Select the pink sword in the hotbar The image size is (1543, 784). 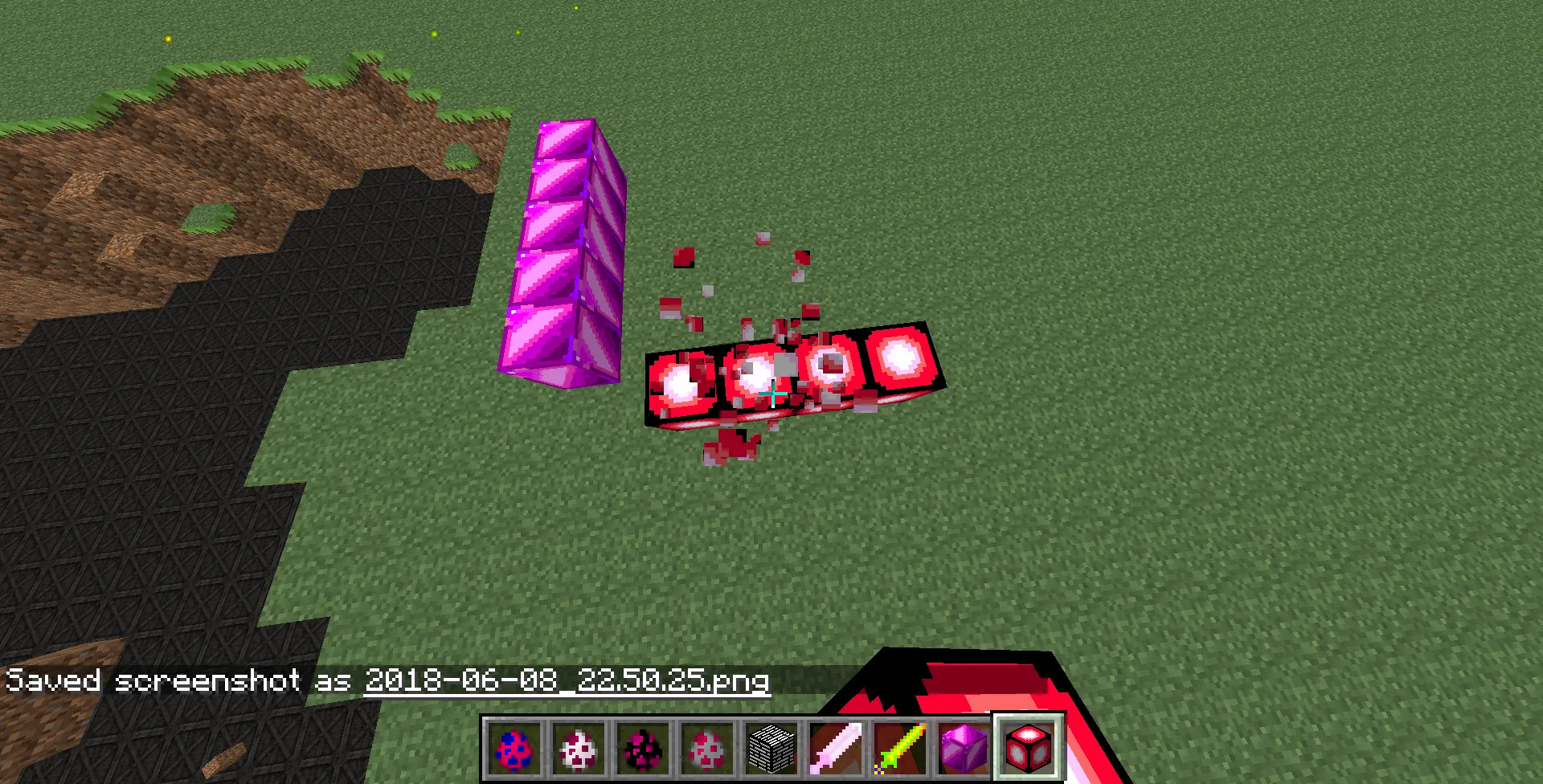(x=837, y=747)
